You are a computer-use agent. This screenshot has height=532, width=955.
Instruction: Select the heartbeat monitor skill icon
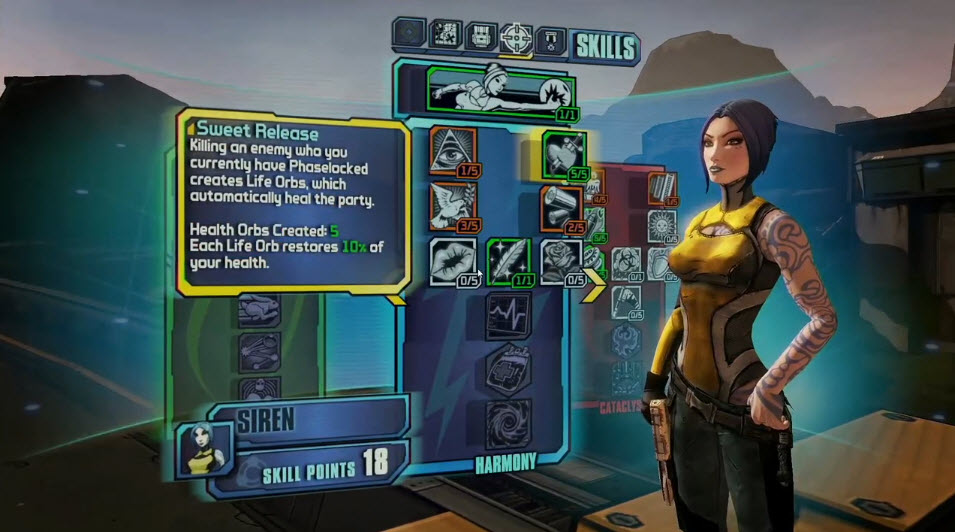tap(507, 317)
